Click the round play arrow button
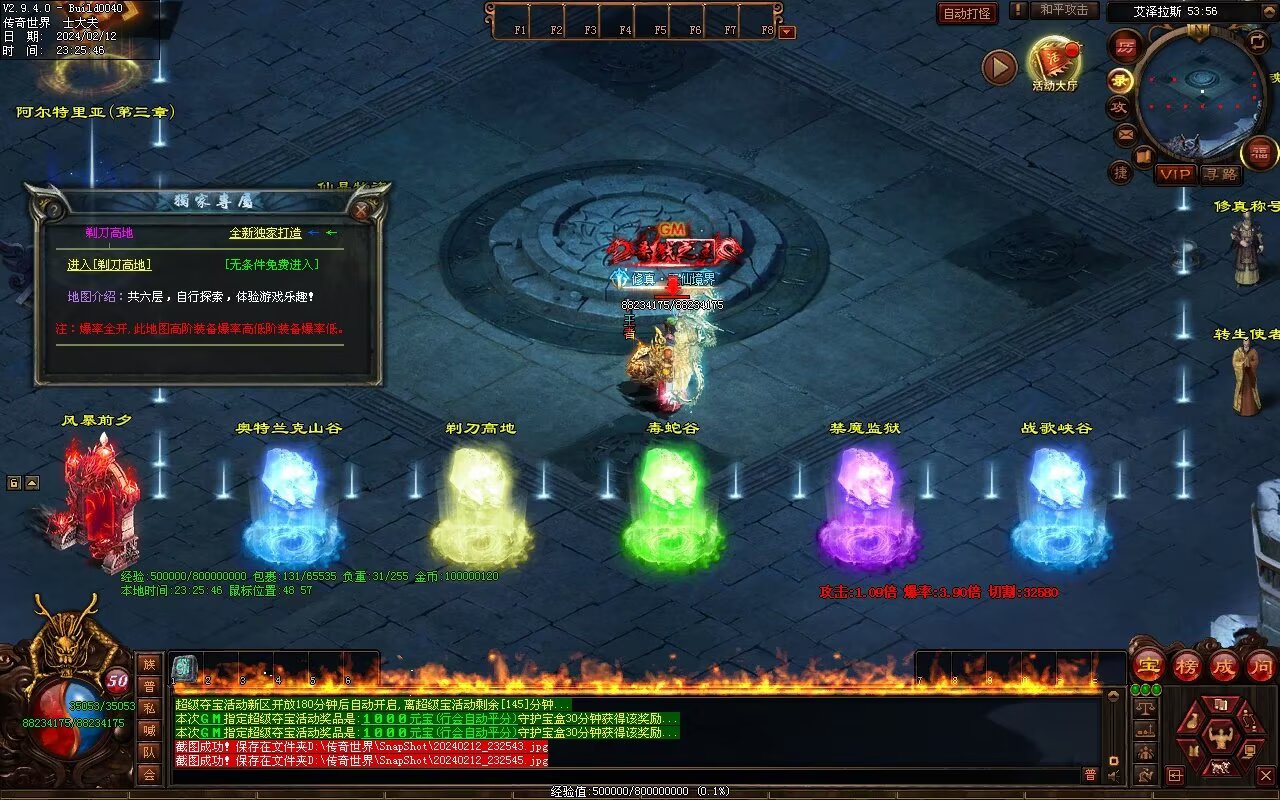Viewport: 1280px width, 800px height. [999, 67]
